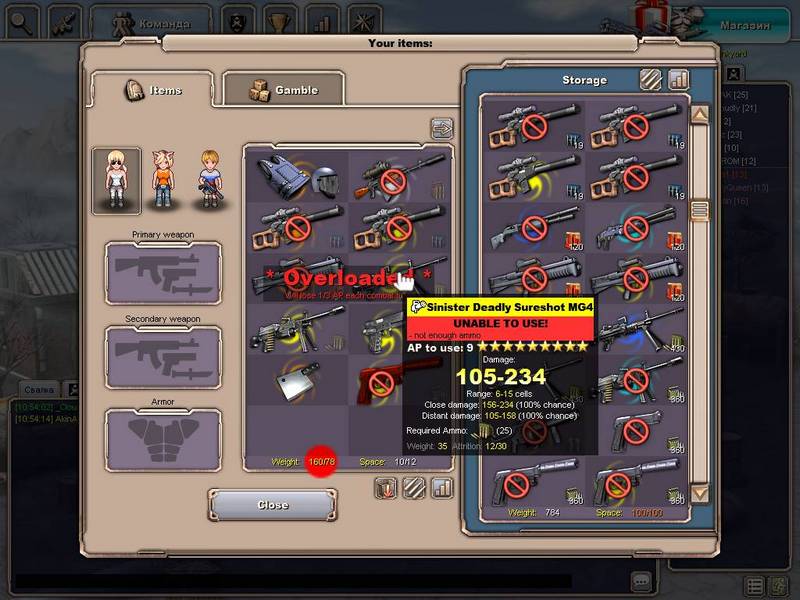Switch to the Gamble tab

pos(283,90)
